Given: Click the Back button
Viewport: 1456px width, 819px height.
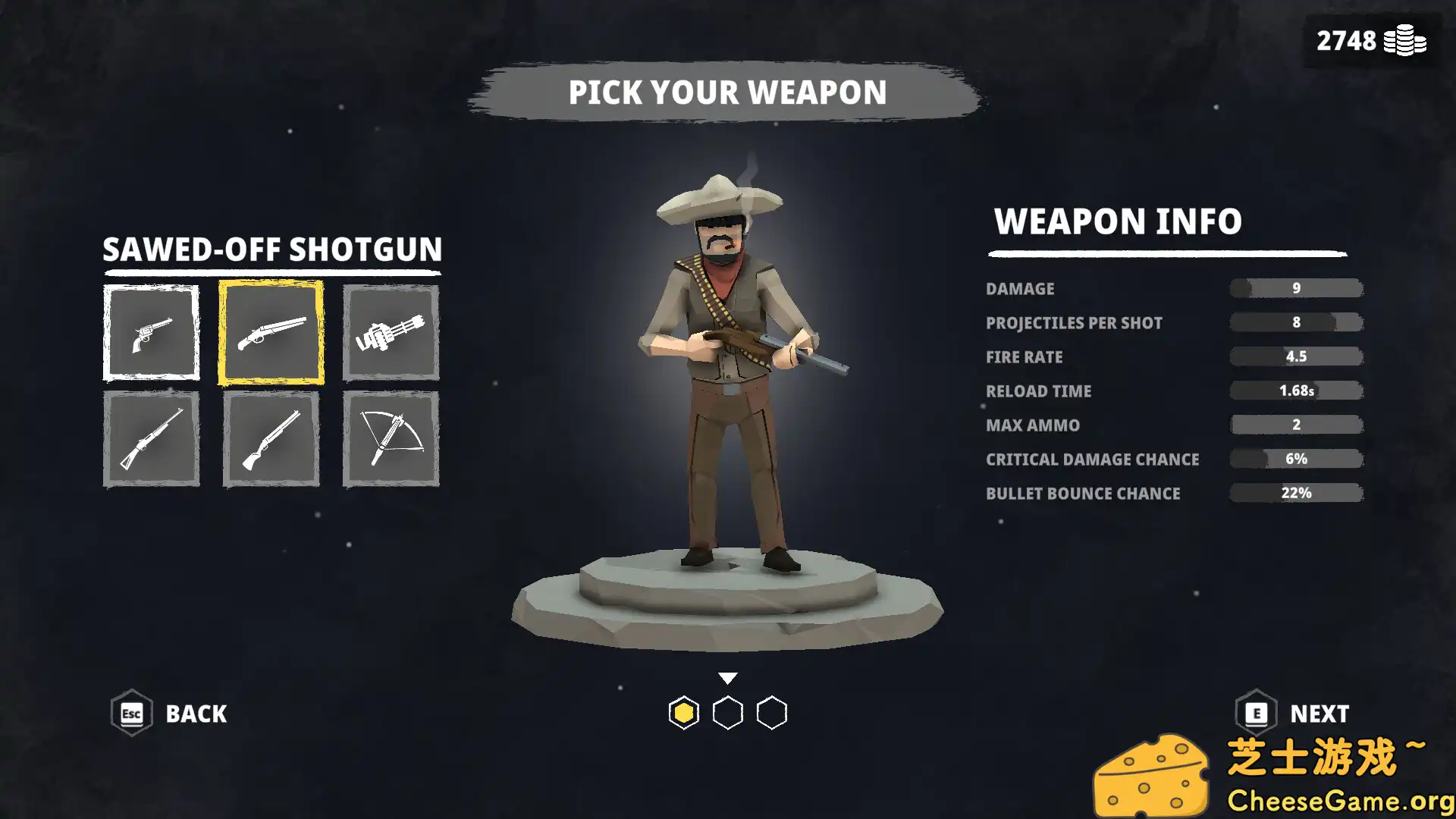Looking at the screenshot, I should (196, 713).
